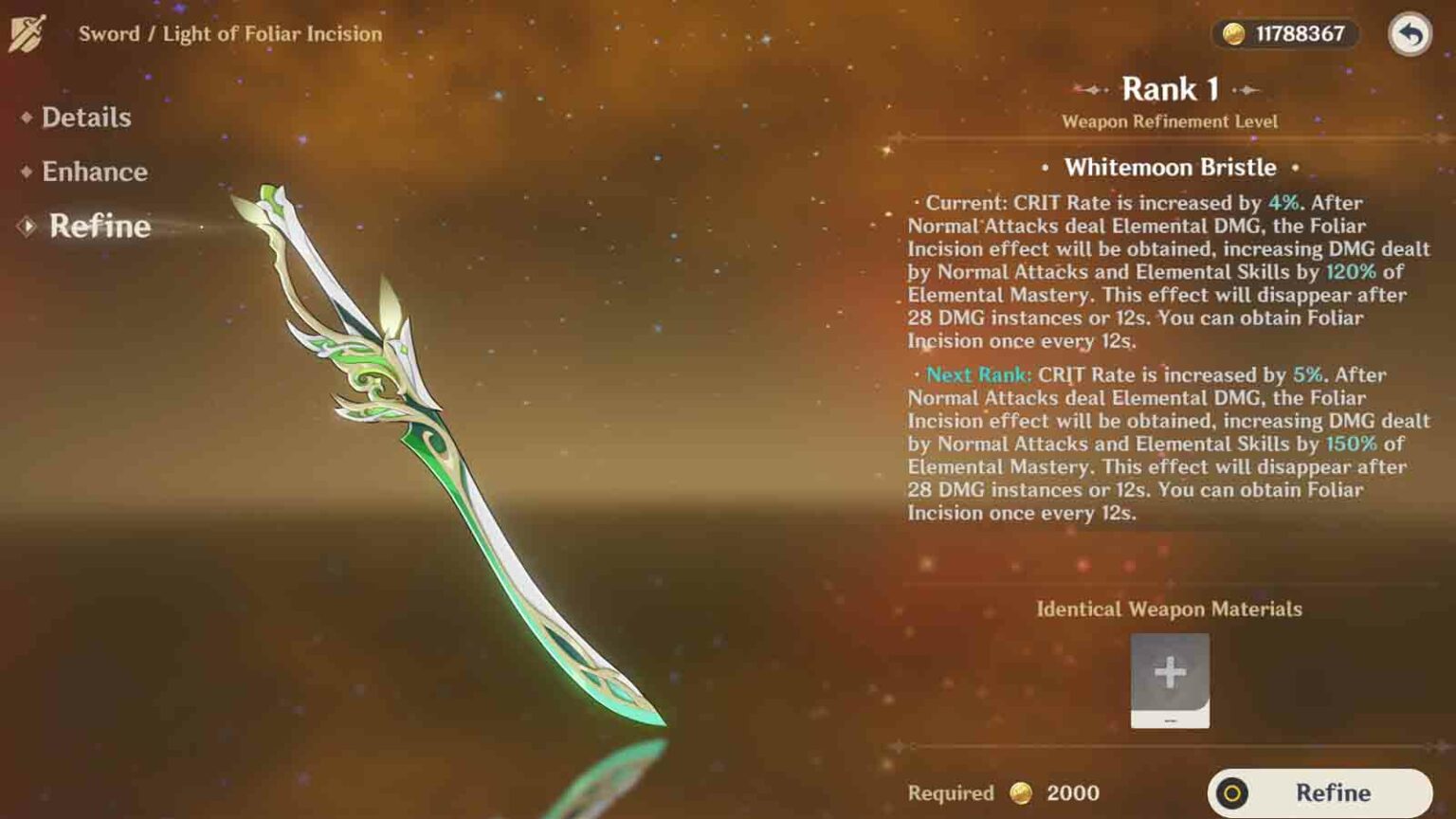1456x819 pixels.
Task: Switch to the Enhance tab
Action: [94, 172]
